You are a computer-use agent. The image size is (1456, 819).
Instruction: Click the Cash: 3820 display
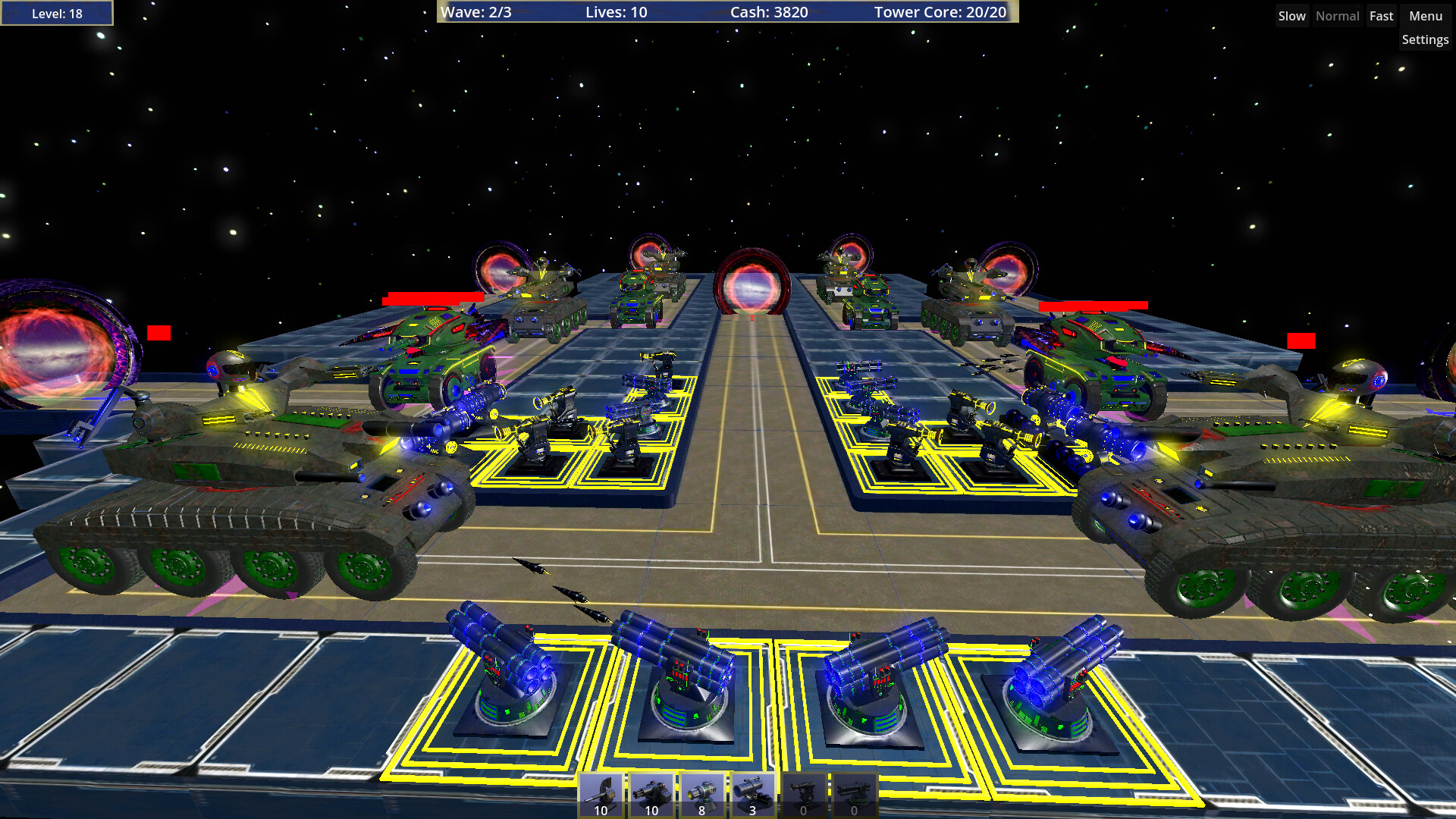(x=768, y=12)
